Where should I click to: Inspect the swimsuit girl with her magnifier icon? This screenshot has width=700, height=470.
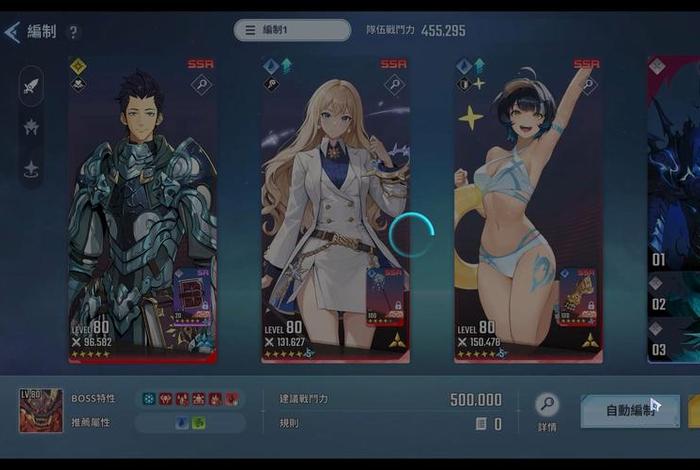click(587, 85)
